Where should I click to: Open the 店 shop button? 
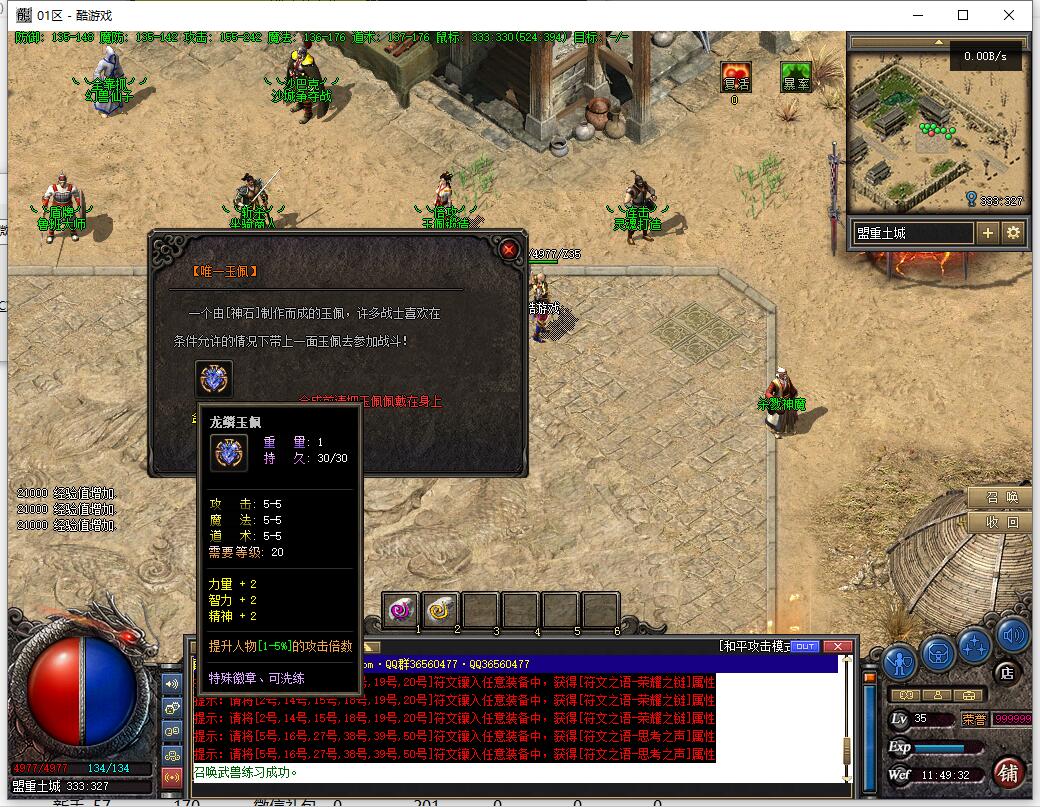[1007, 673]
